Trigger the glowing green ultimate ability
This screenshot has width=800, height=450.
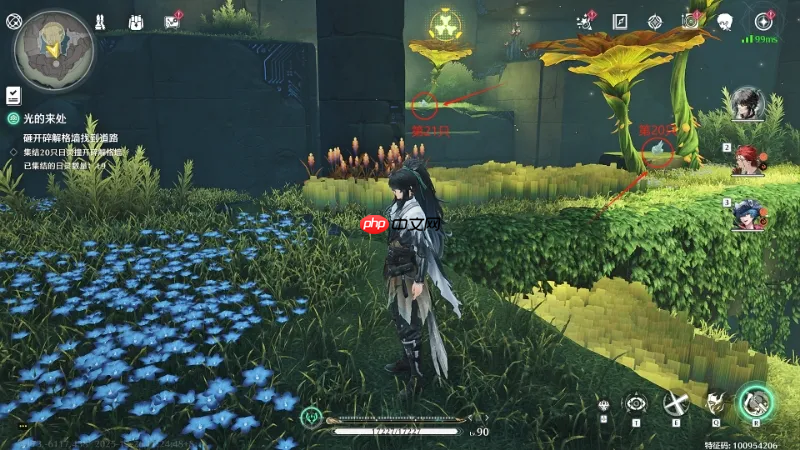pyautogui.click(x=755, y=402)
